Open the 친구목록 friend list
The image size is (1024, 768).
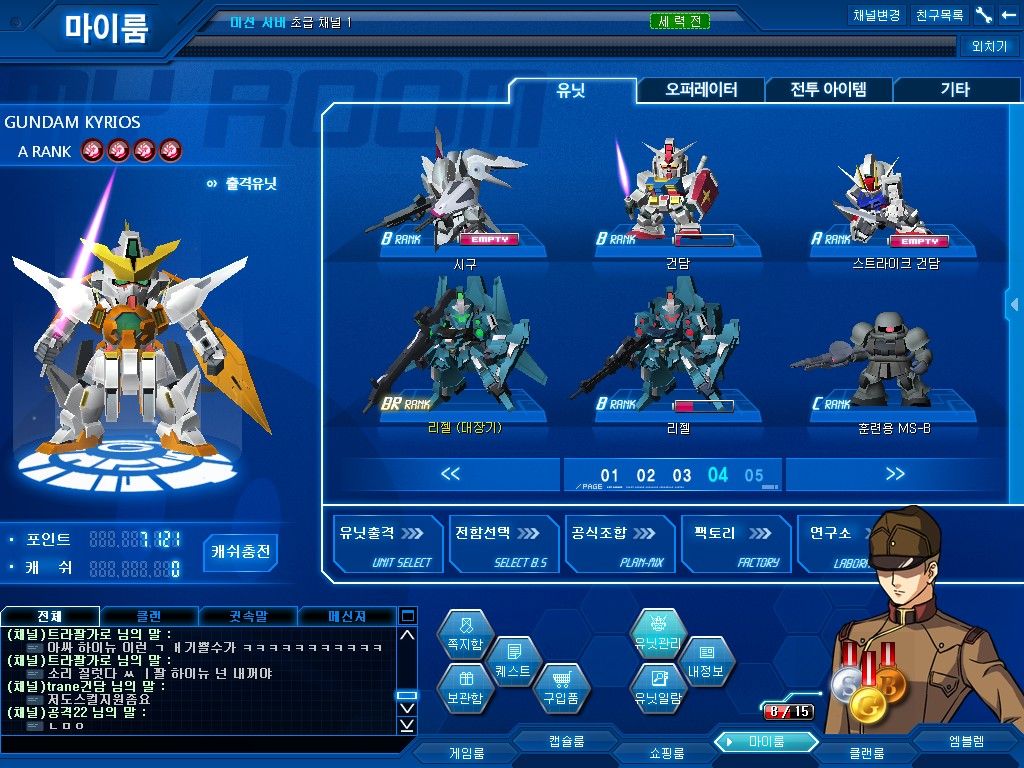tap(940, 16)
